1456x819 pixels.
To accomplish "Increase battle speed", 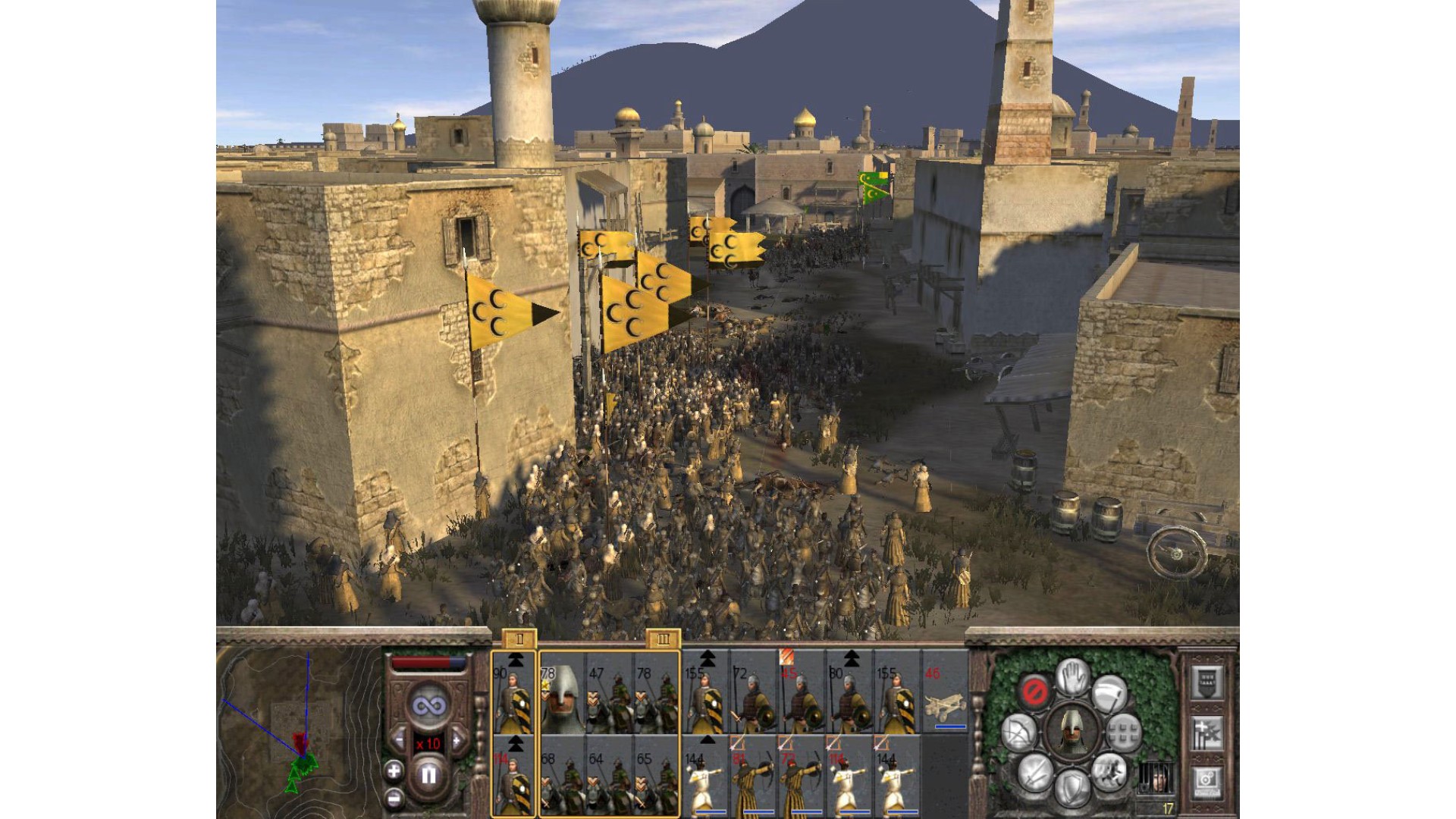I will click(x=457, y=740).
